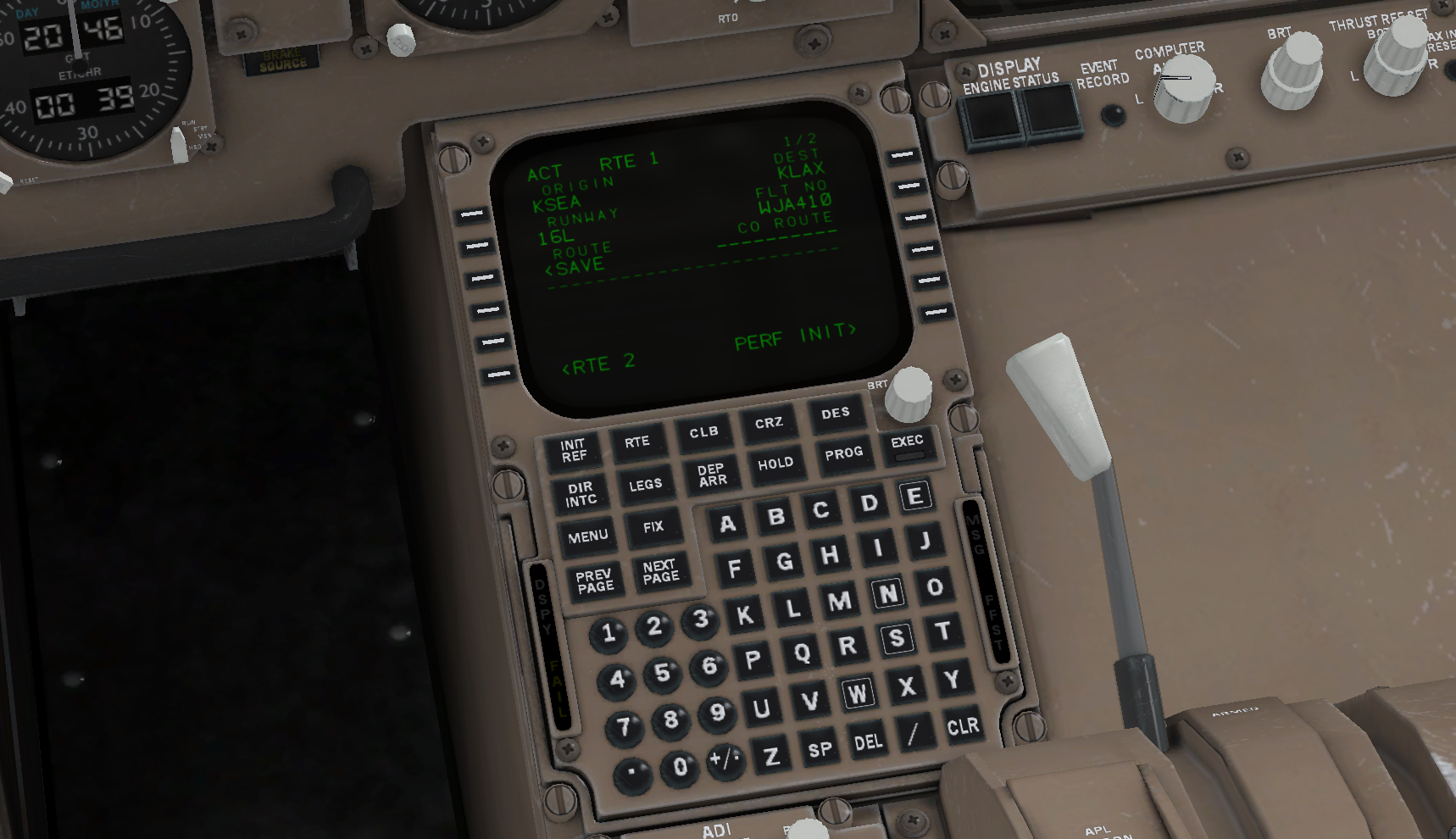Type a space with the SP key
Viewport: 1456px width, 839px height.
pyautogui.click(x=820, y=750)
